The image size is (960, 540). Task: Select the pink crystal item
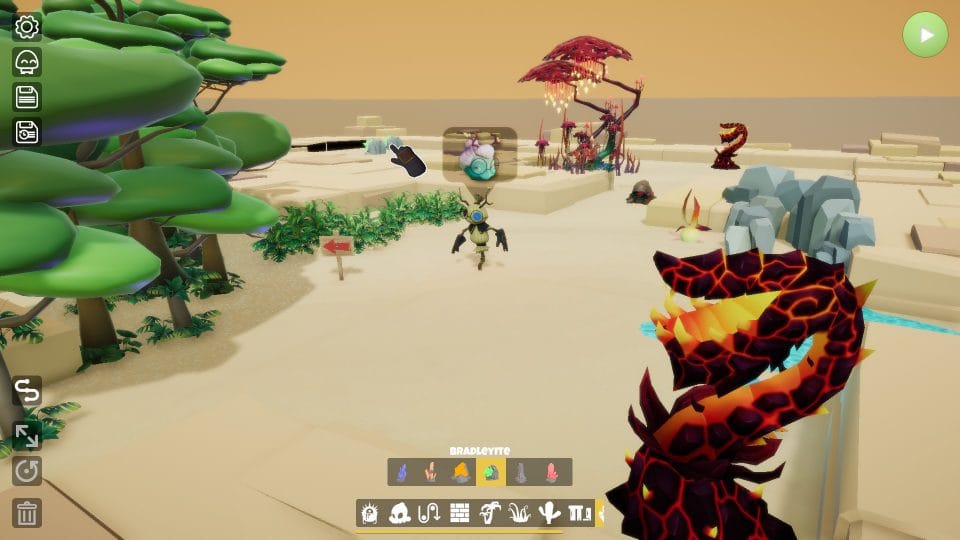click(x=550, y=472)
